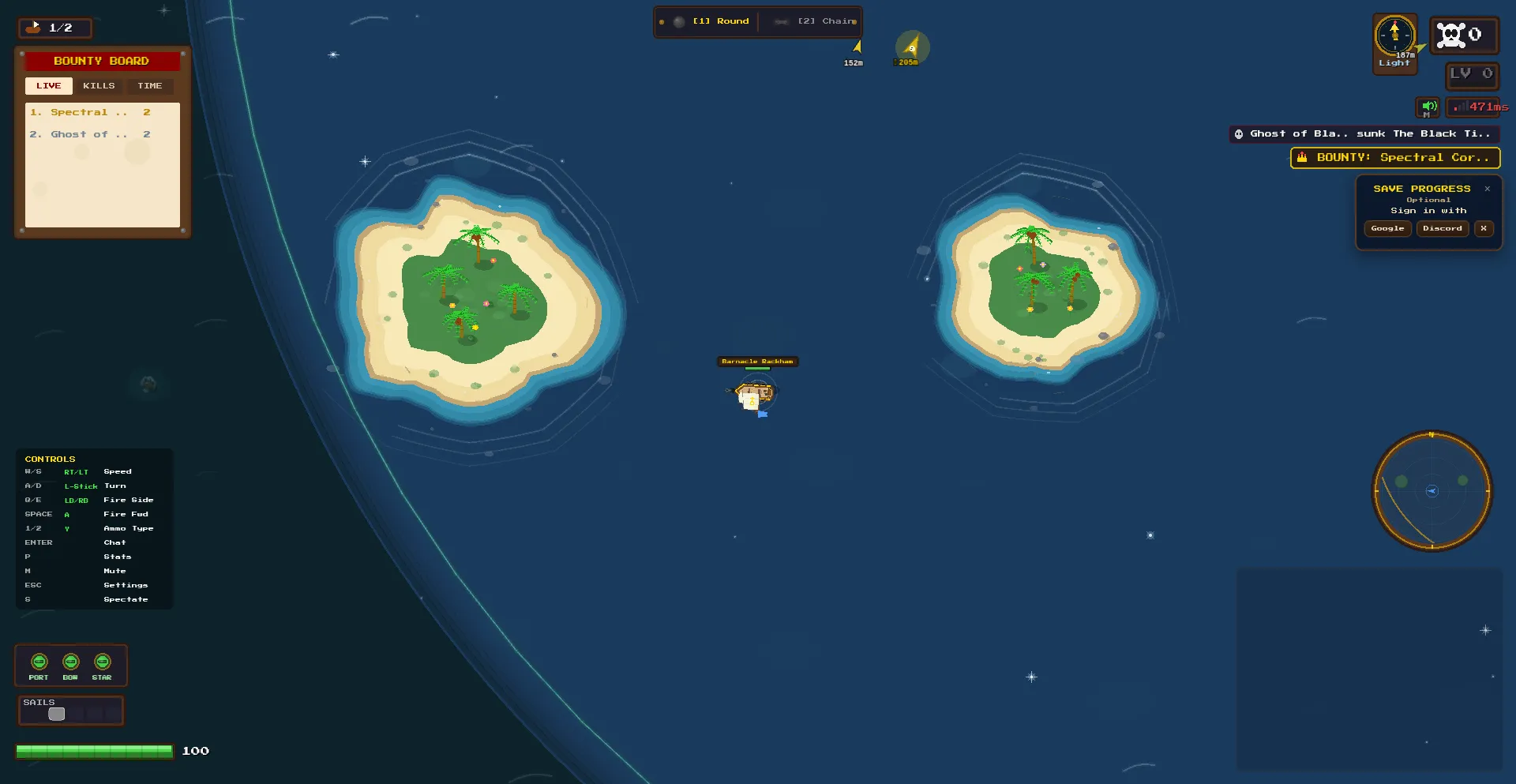Fire the STAR side cannons

pos(102,662)
